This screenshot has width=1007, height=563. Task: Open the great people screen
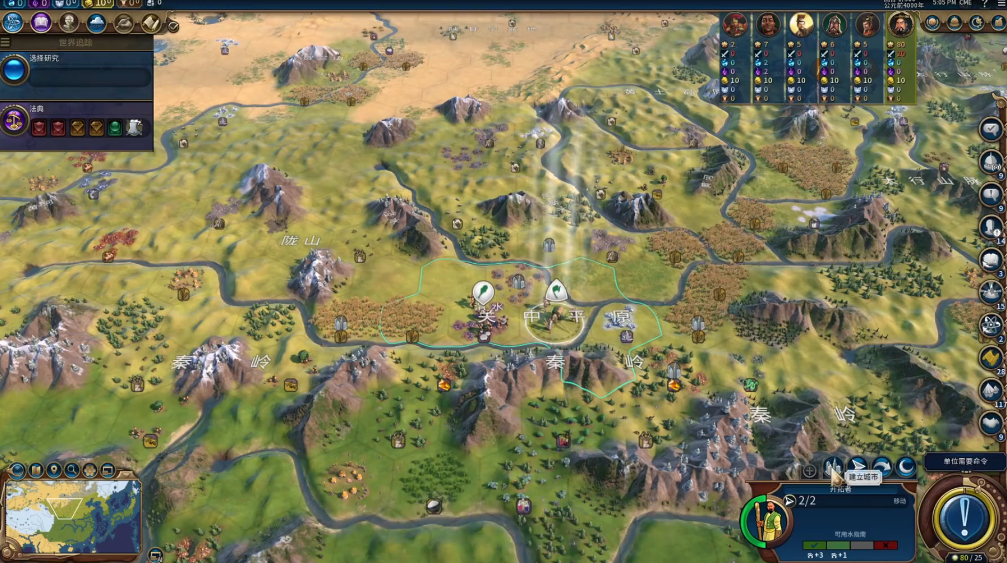69,21
